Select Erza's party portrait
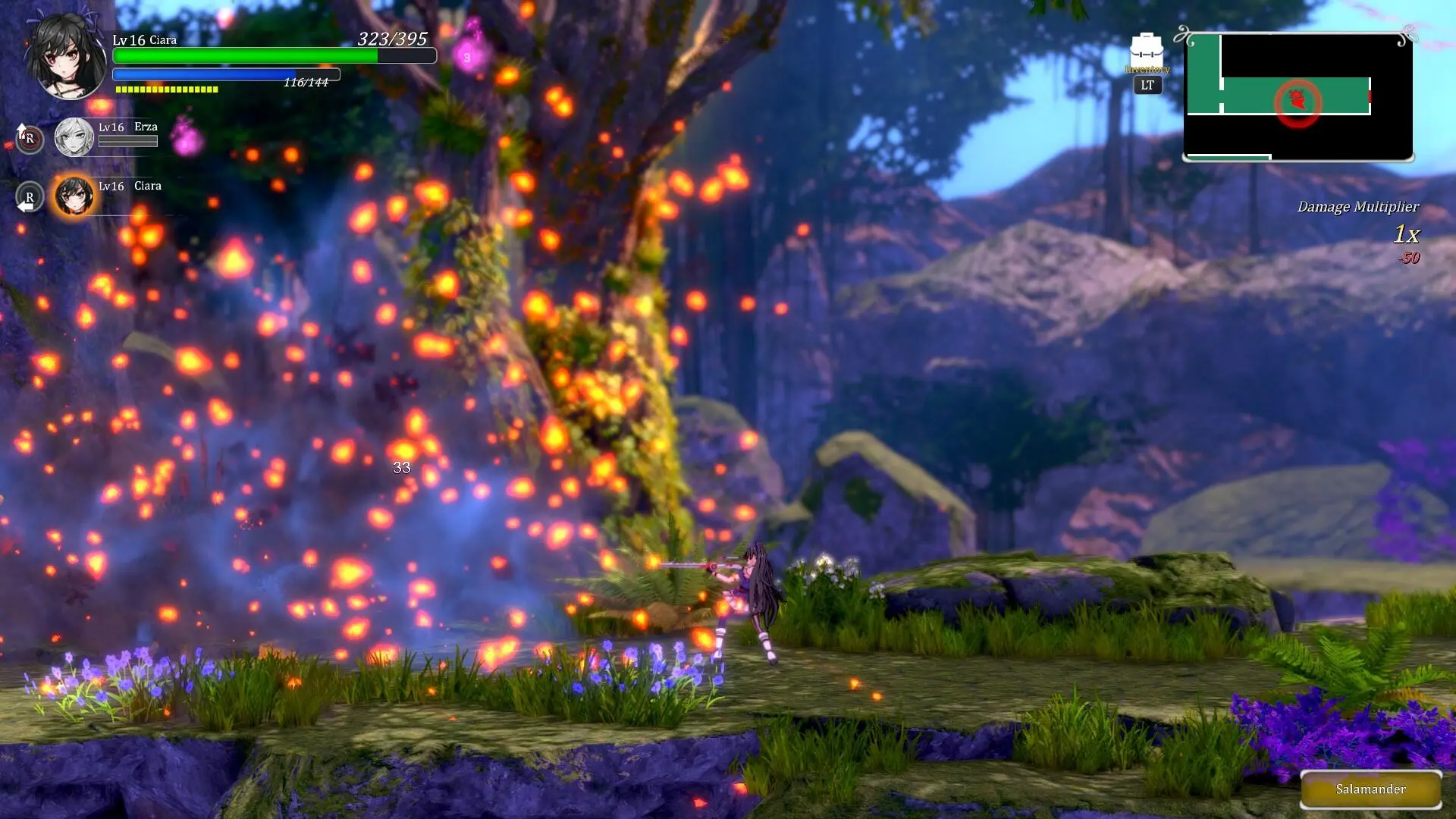 [x=74, y=137]
